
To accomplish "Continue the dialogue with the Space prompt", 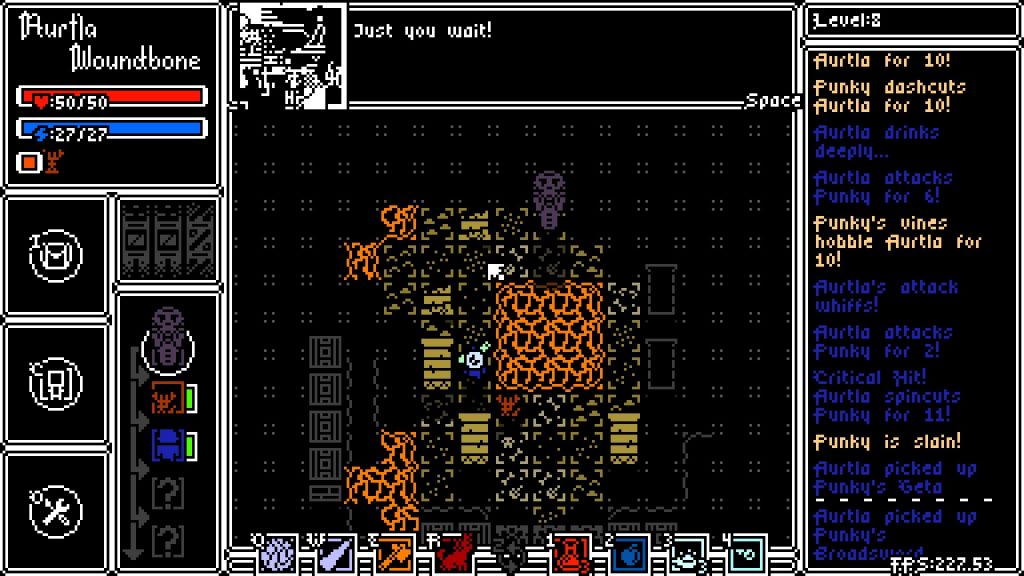I will (x=773, y=100).
